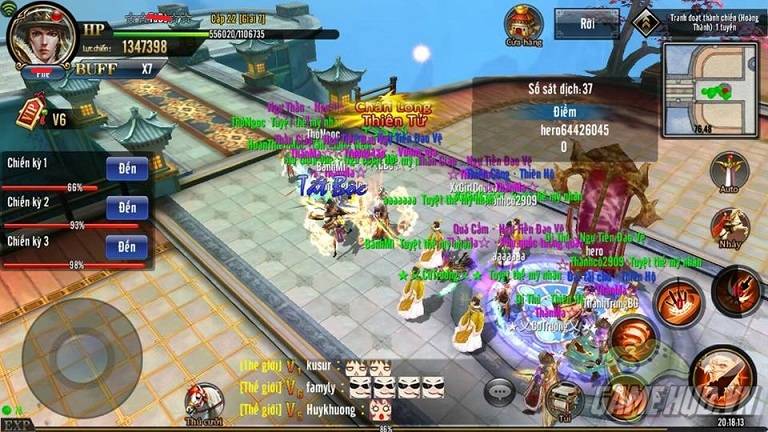The height and width of the screenshot is (432, 768).
Task: Expand the battle objective arrow icon
Action: 647,17
